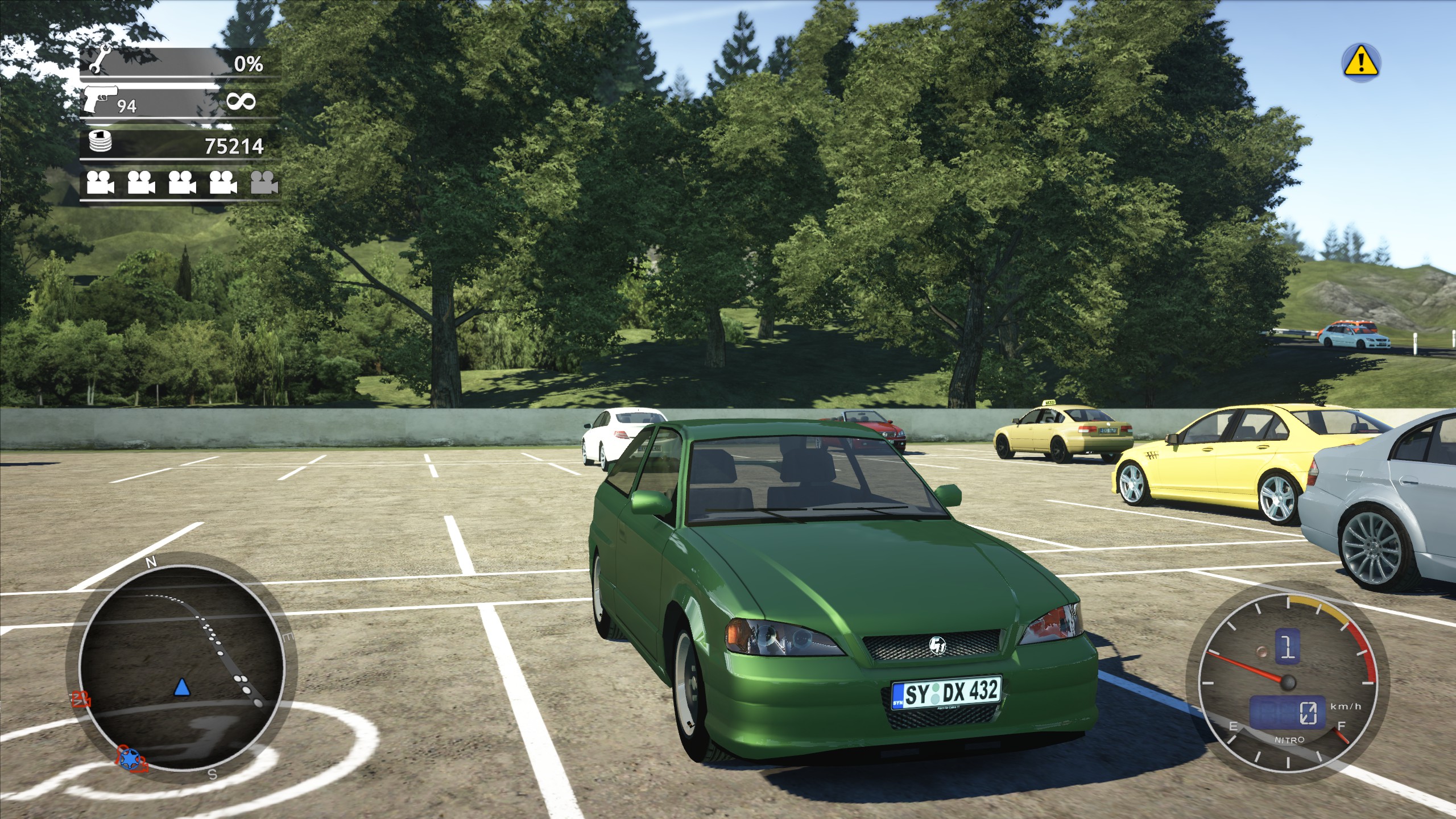
Task: Click the blue player arrow on minimap
Action: click(x=181, y=688)
